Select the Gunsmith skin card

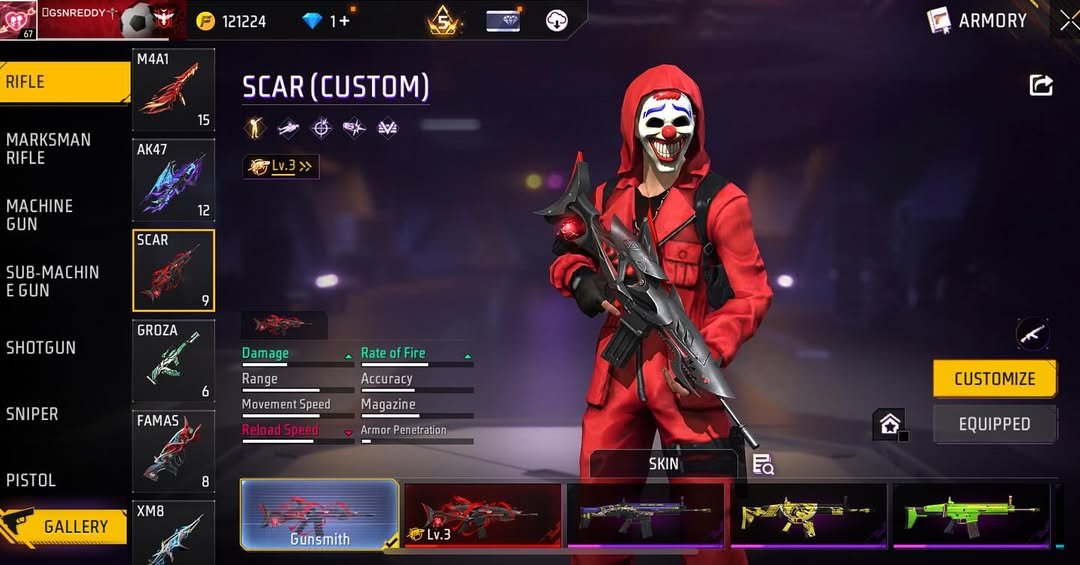point(320,515)
